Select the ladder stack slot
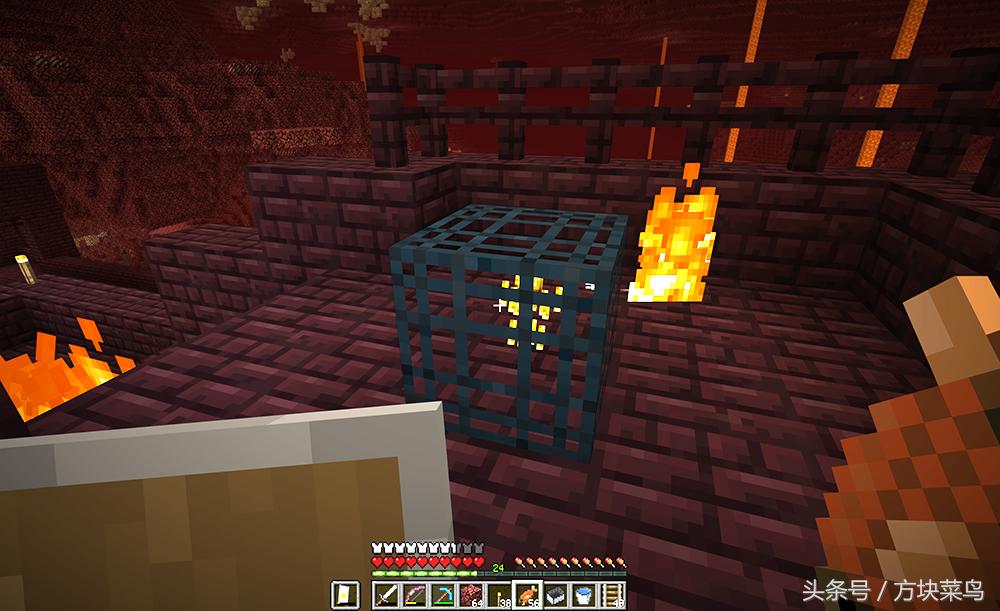Image resolution: width=1000 pixels, height=611 pixels. (612, 596)
